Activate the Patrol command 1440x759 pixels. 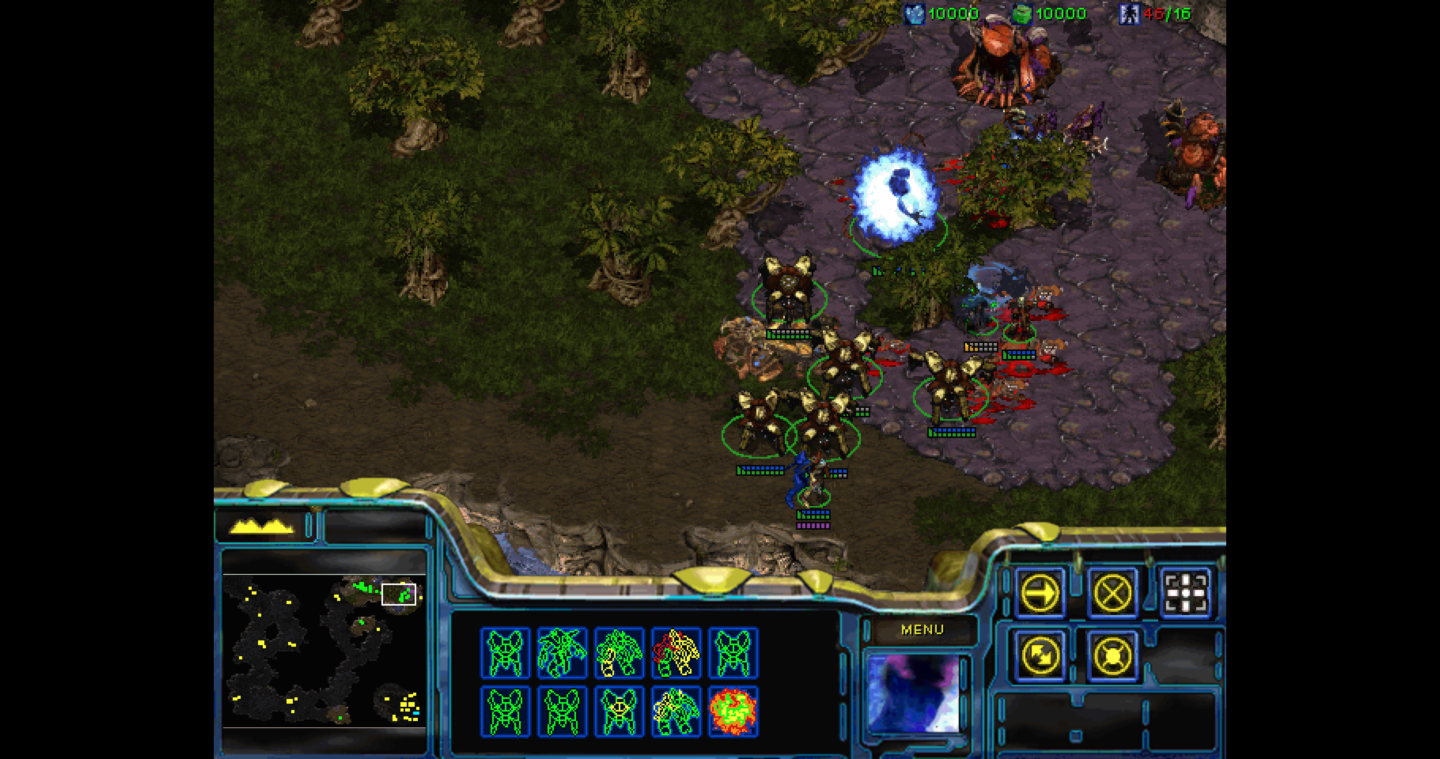[1040, 657]
